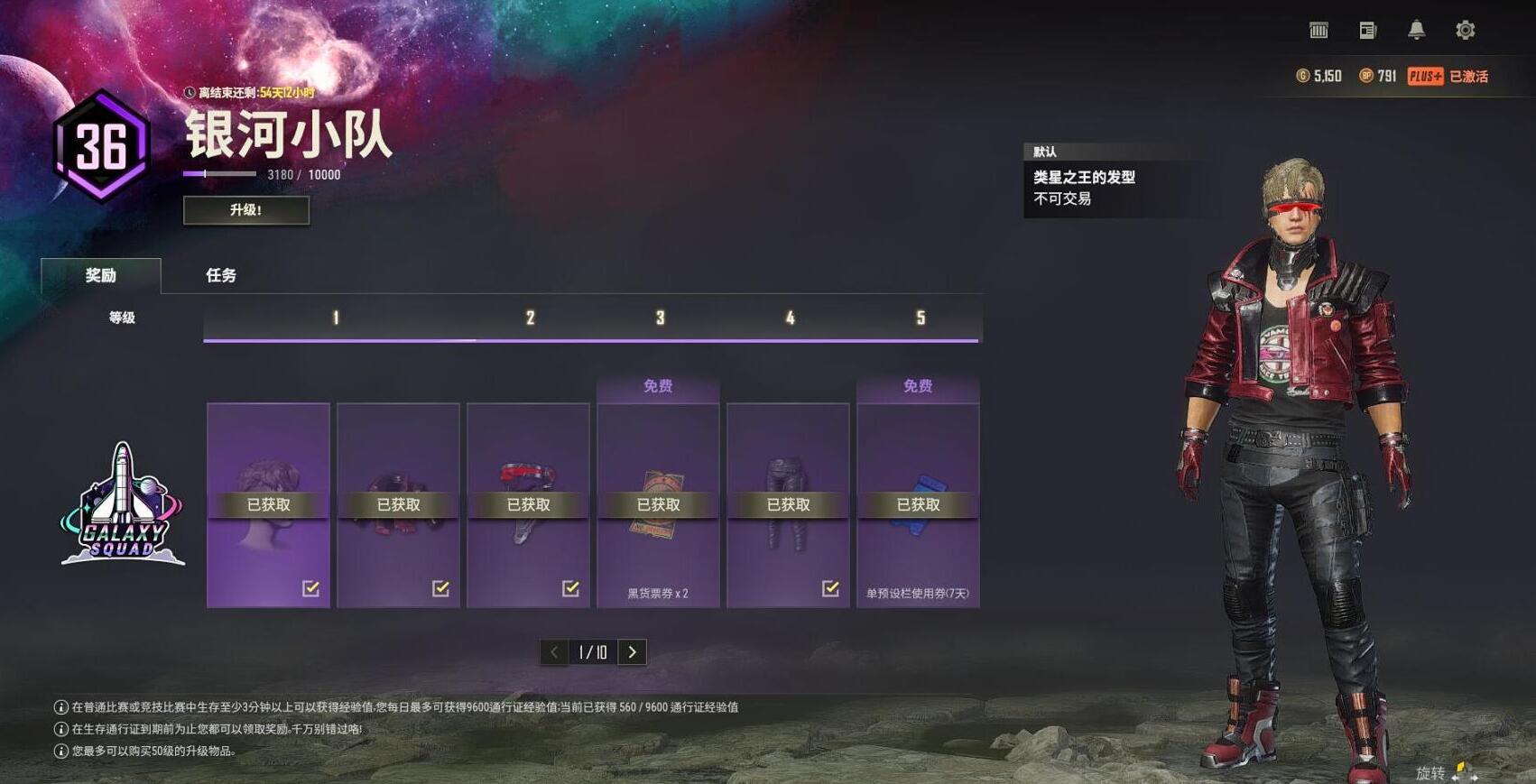Image resolution: width=1536 pixels, height=784 pixels.
Task: Click the previous page left arrow
Action: click(x=553, y=651)
